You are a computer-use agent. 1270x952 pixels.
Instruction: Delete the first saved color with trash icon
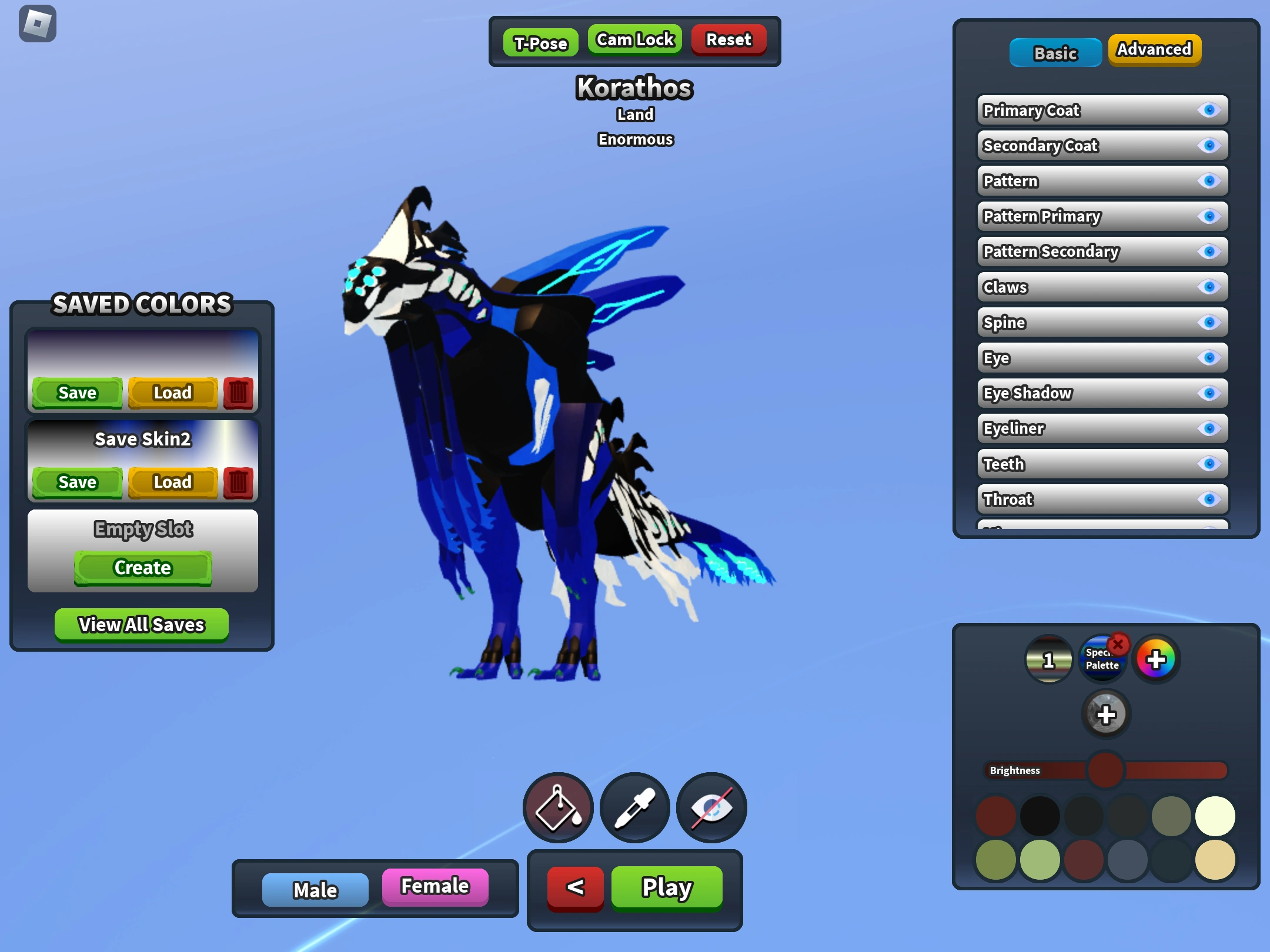[239, 393]
